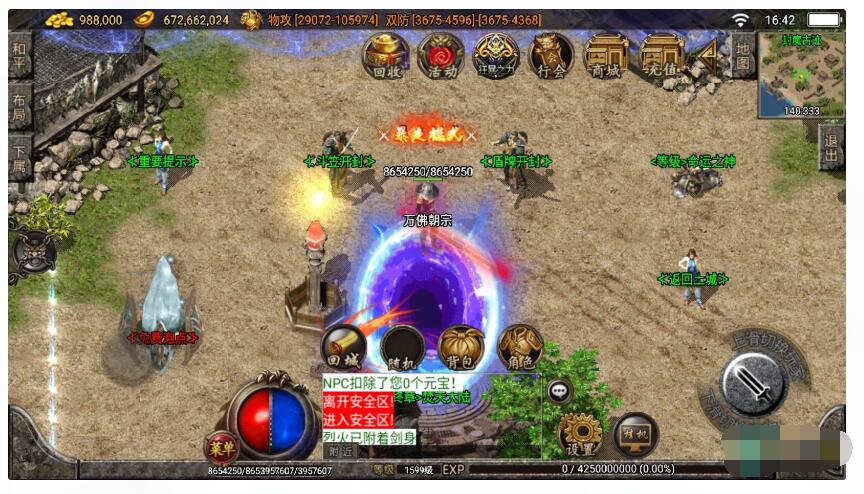
Task: Open the 行会 guild panel
Action: (551, 54)
